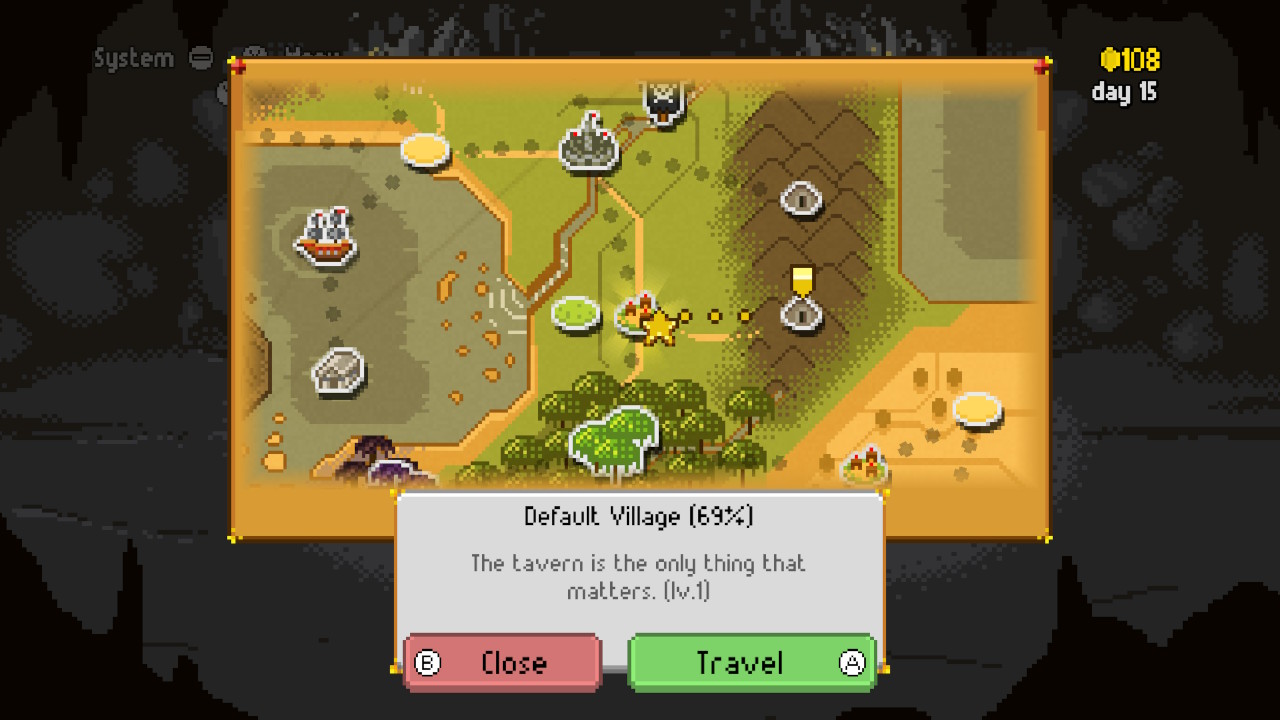Click the day 15 indicator

coord(1123,92)
